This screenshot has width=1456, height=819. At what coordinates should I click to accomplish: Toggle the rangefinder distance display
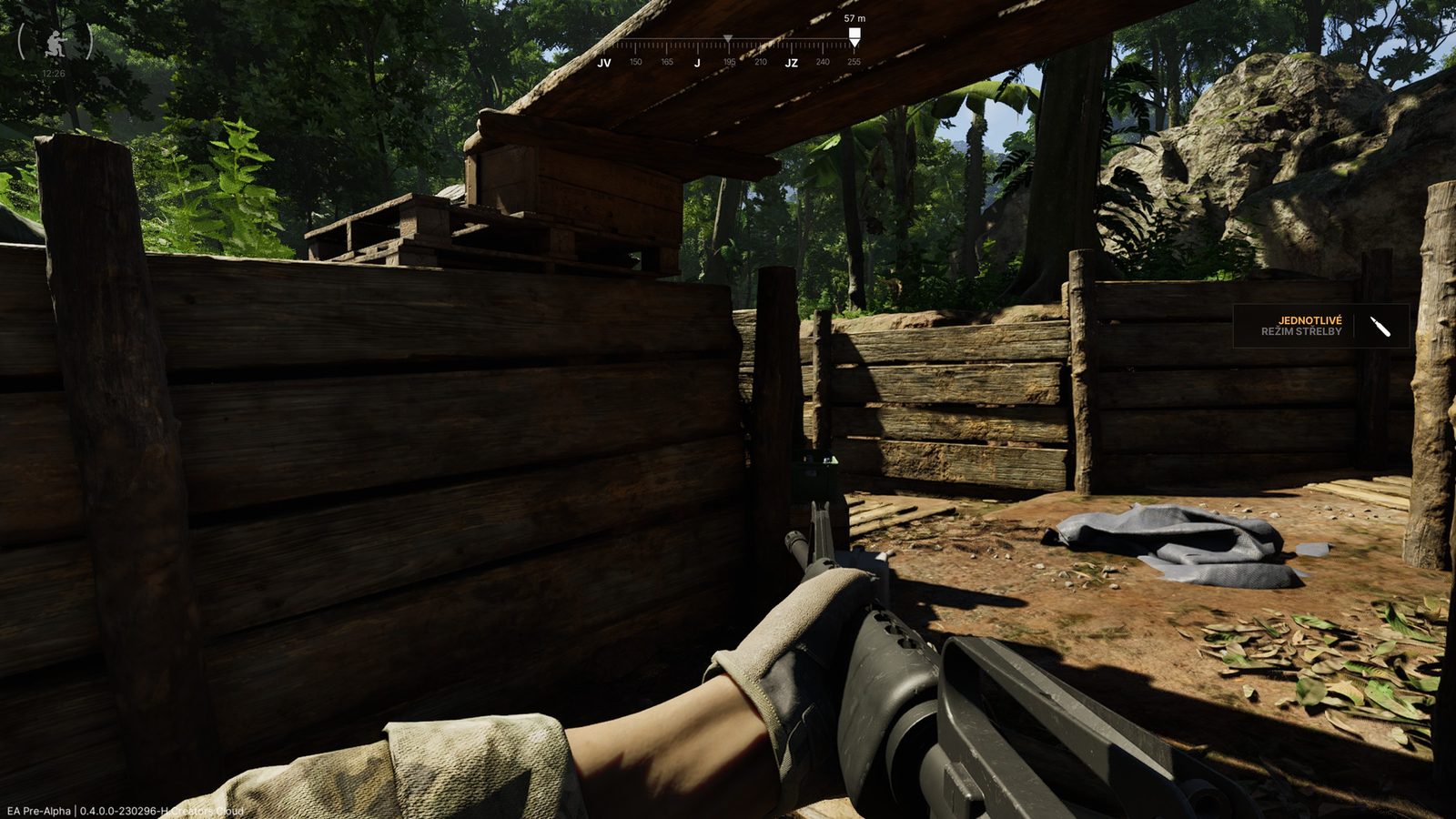point(854,16)
